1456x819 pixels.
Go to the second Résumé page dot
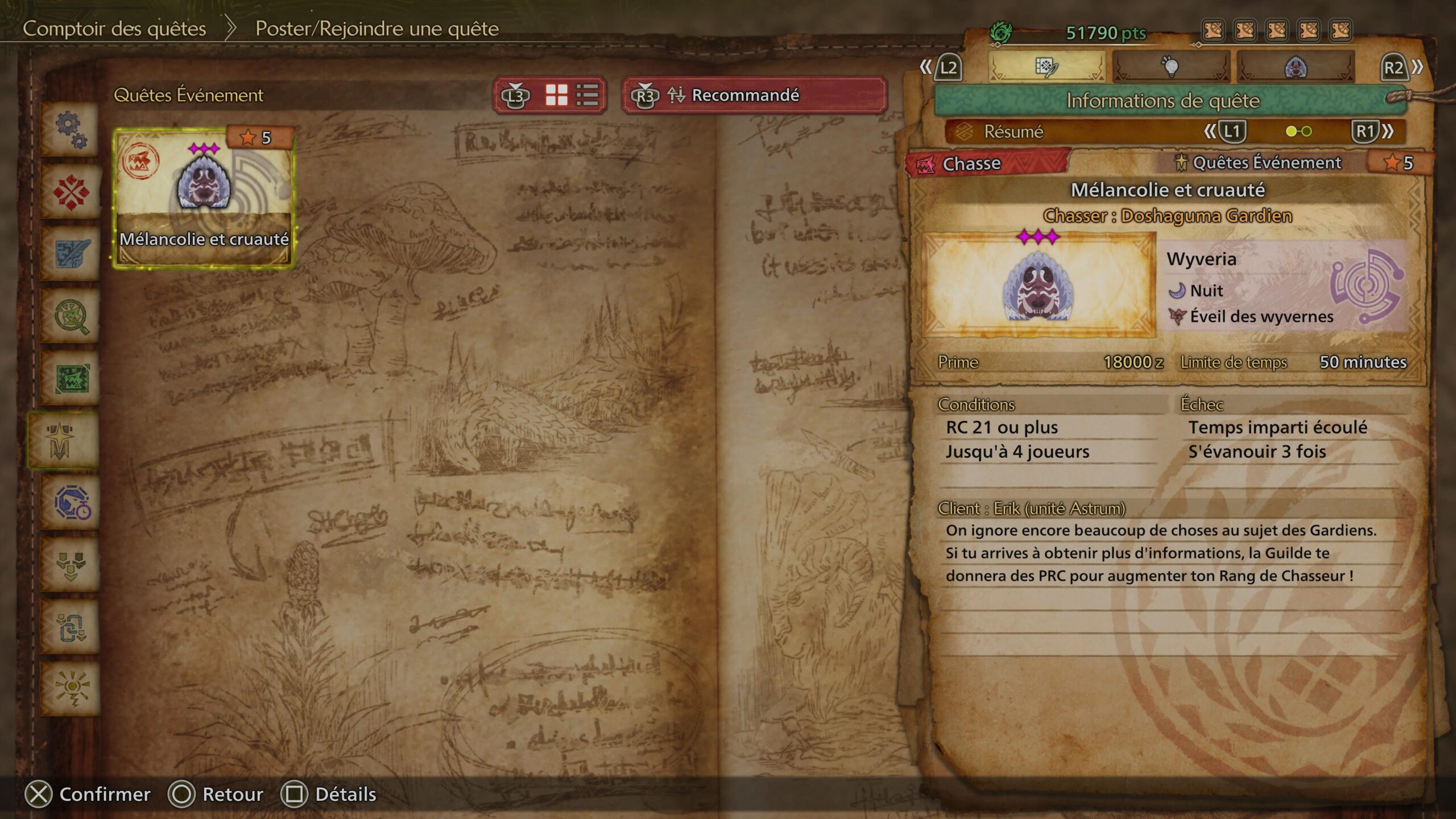tap(1307, 131)
